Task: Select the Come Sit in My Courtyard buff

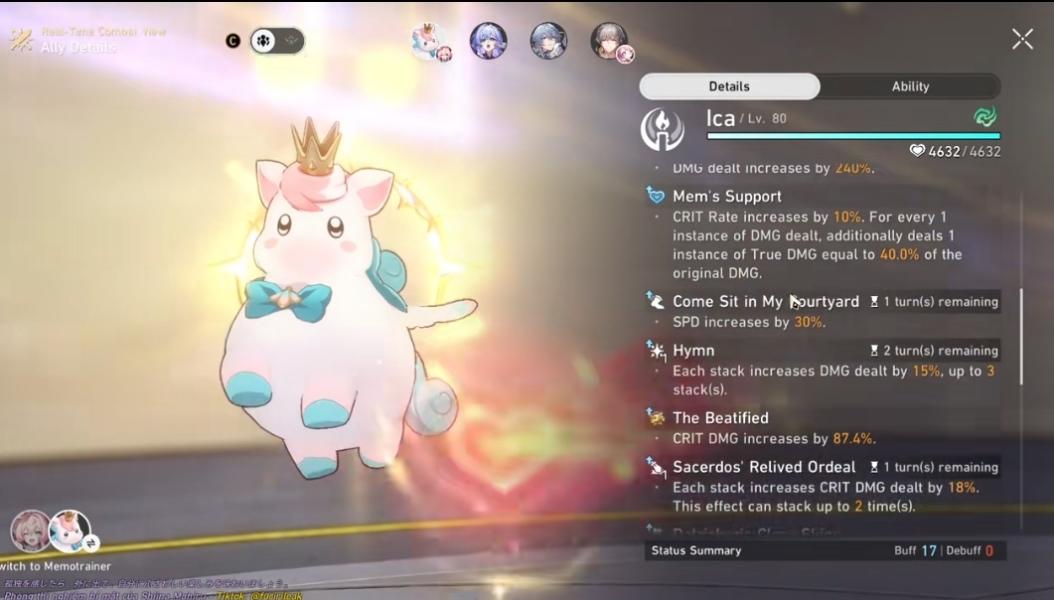Action: click(765, 301)
